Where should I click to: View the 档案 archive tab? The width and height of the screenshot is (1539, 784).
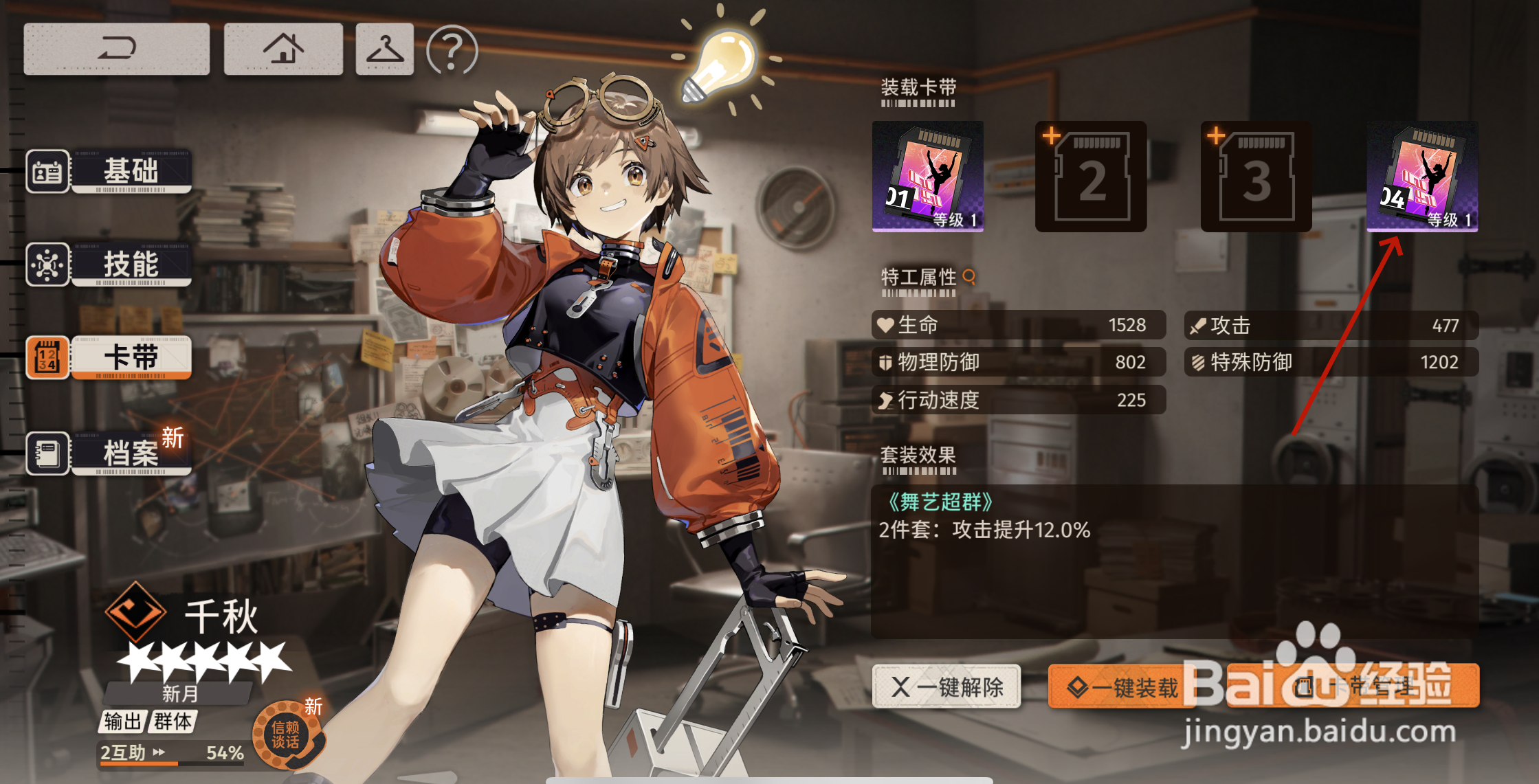point(110,453)
